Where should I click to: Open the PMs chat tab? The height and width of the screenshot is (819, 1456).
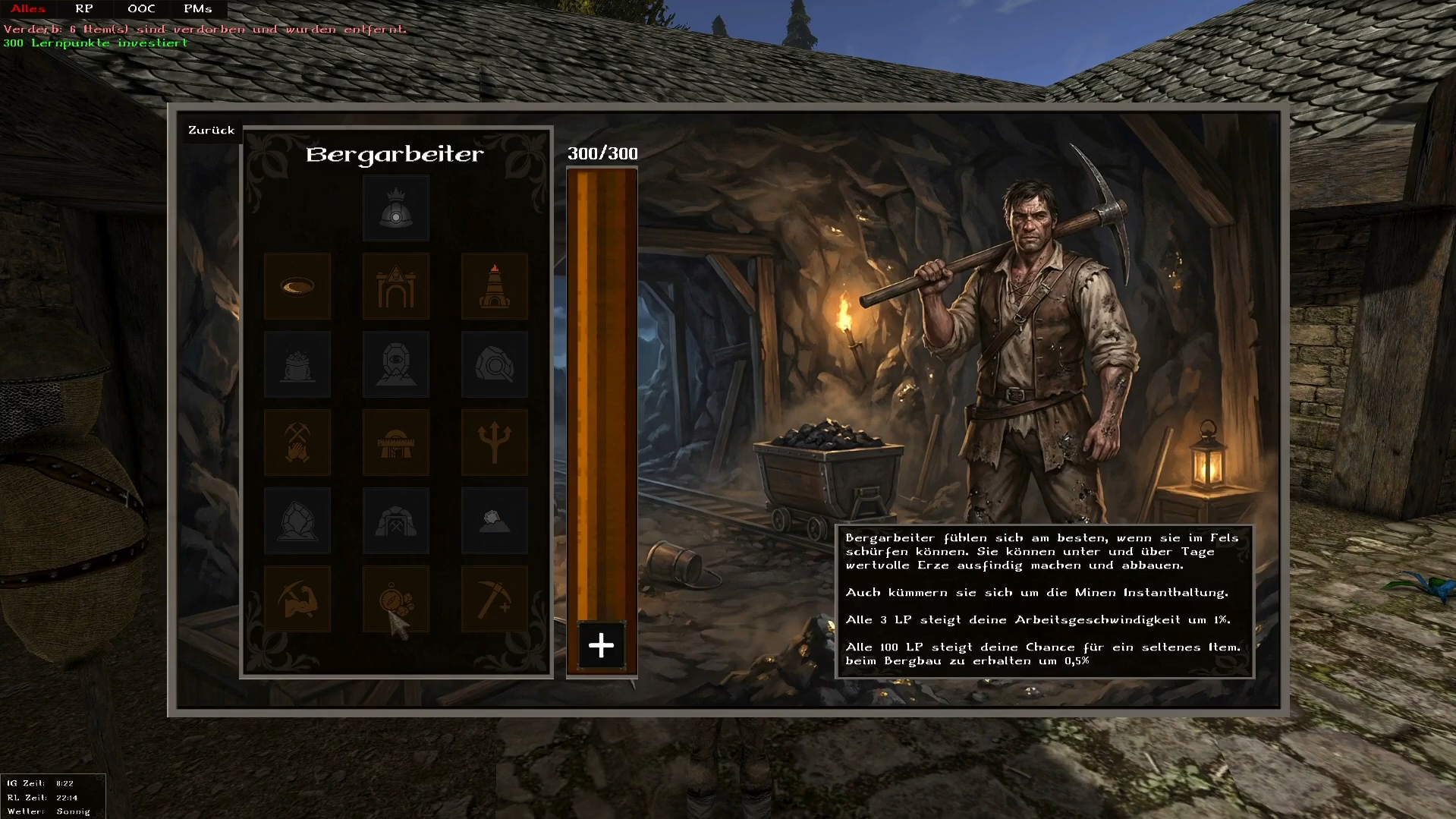click(197, 9)
